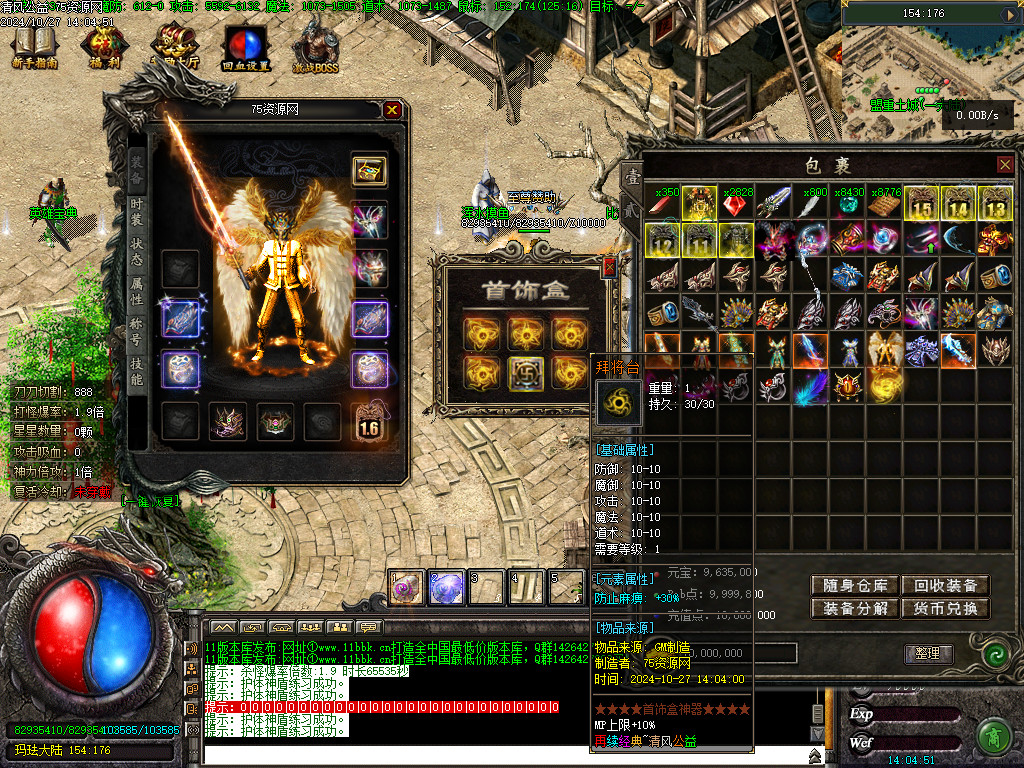
Task: Close the 首饰盒 jewelry box
Action: click(x=608, y=267)
